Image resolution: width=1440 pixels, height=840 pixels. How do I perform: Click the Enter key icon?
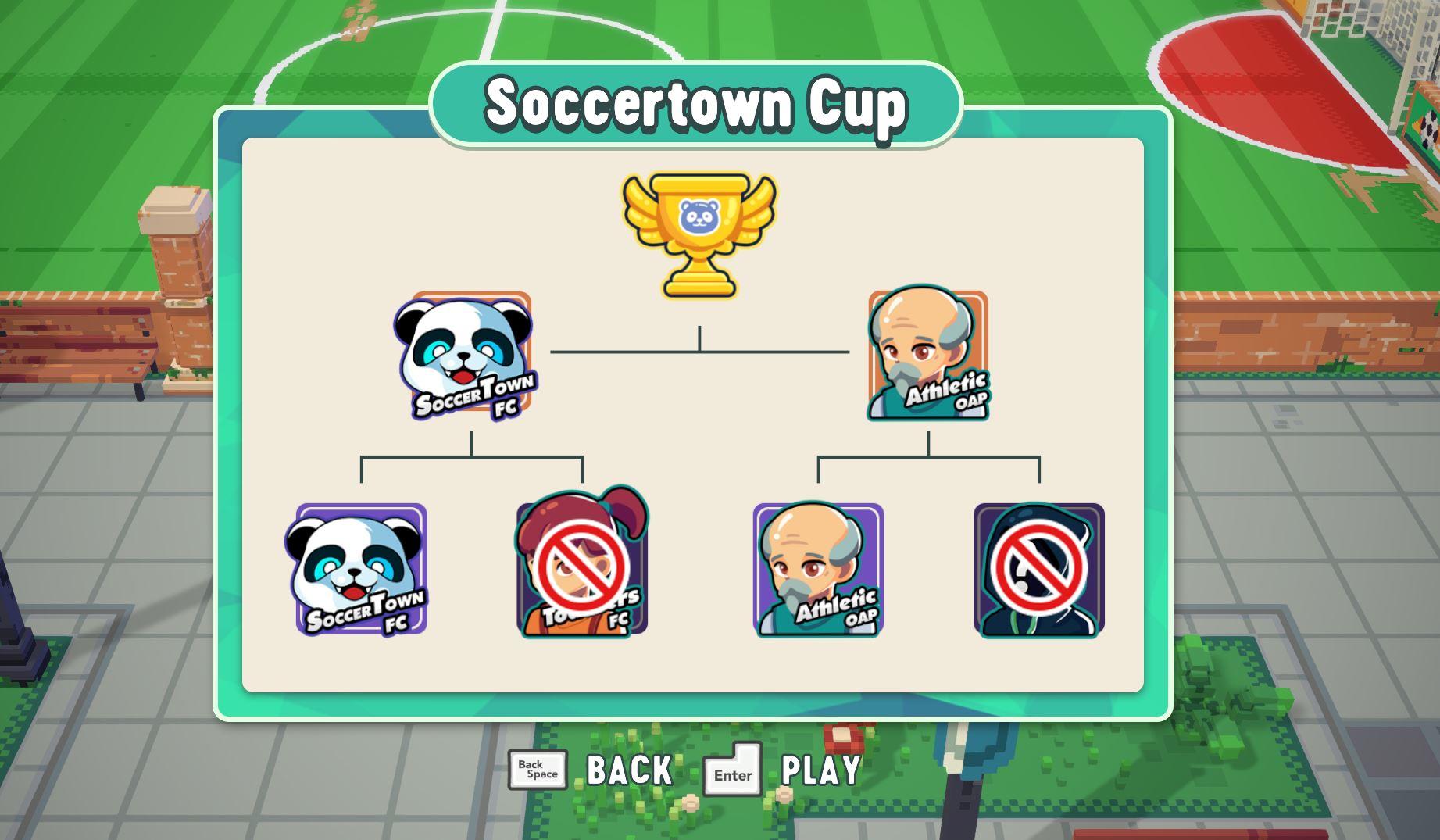[731, 772]
